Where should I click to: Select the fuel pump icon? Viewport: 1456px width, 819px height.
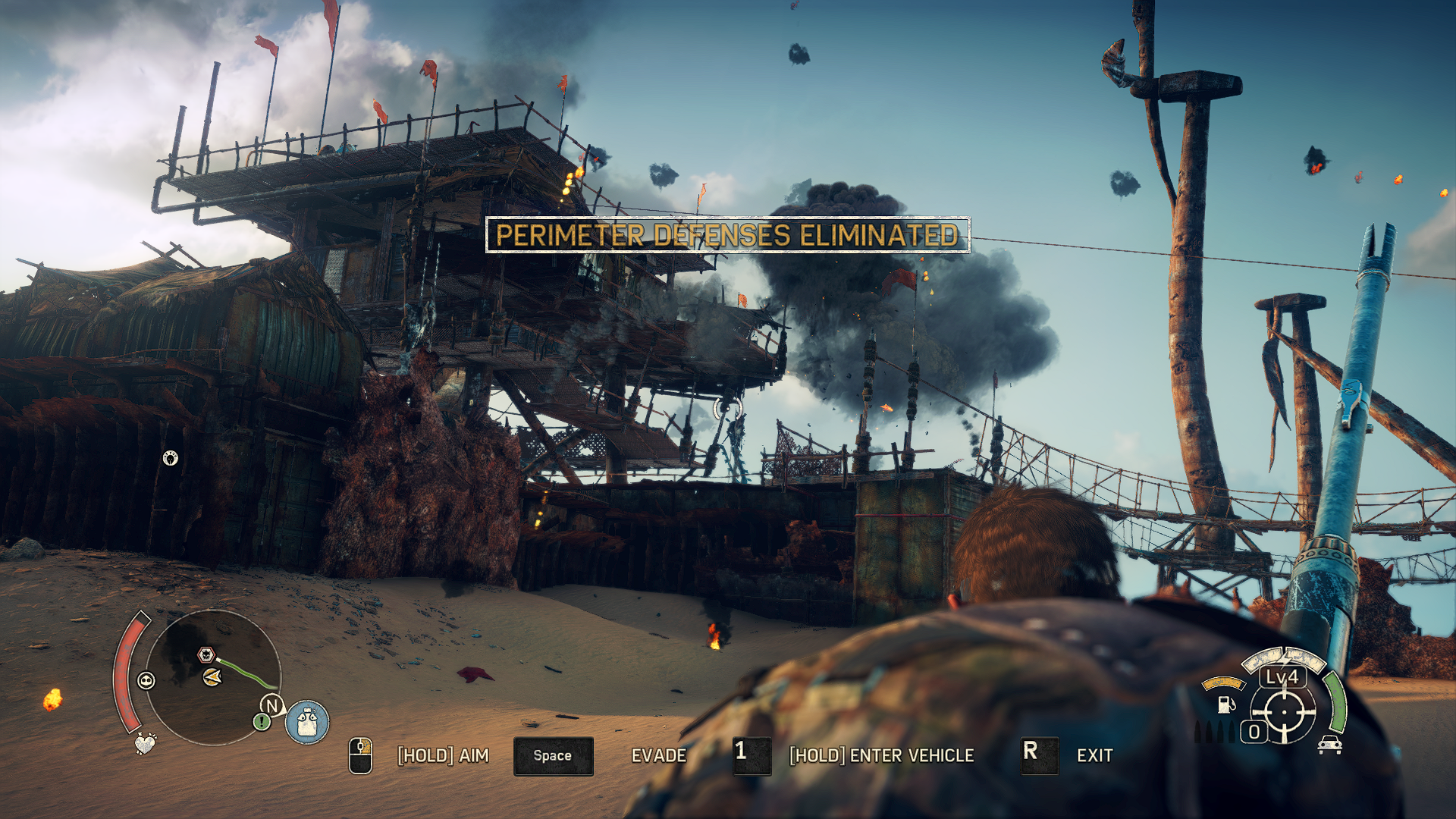pos(1225,704)
